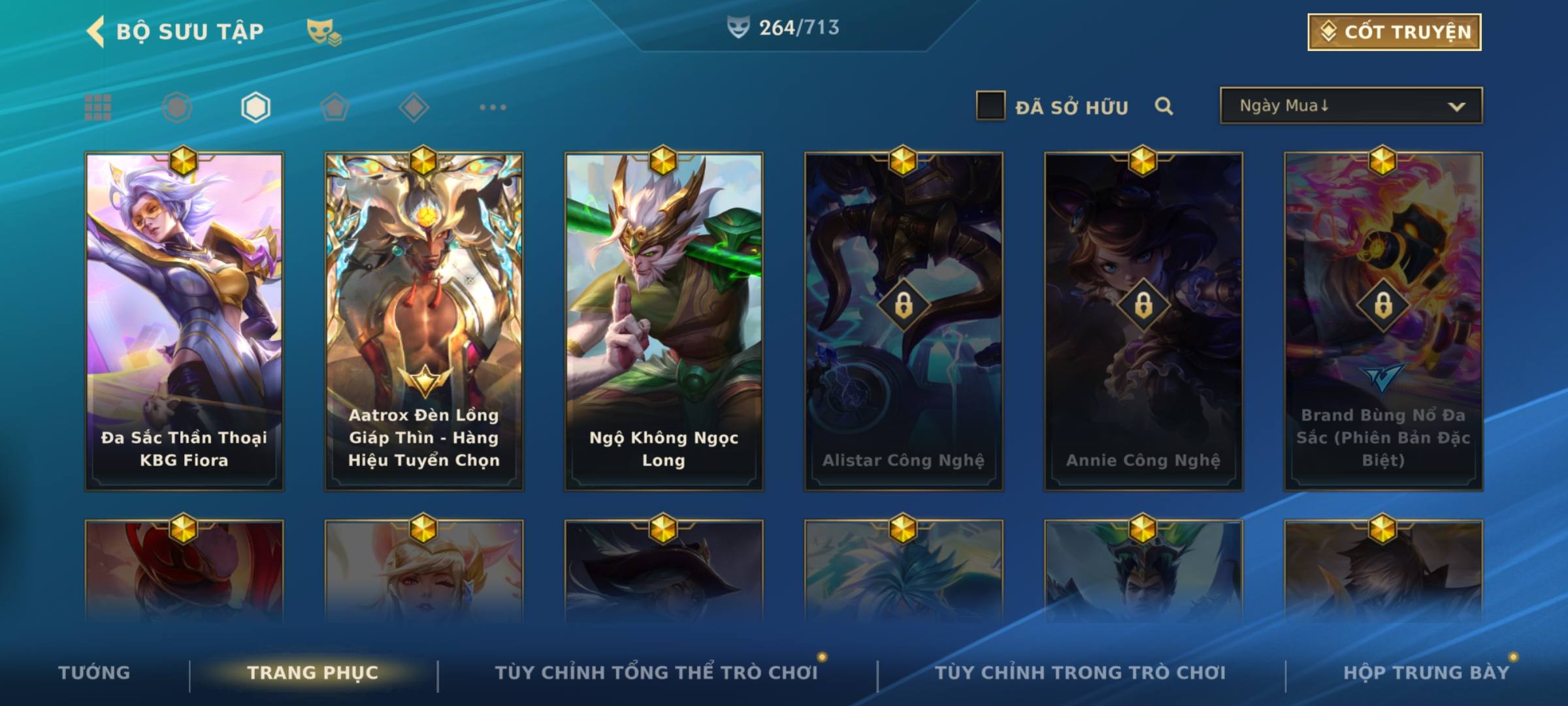The width and height of the screenshot is (1568, 706).
Task: Choose the pentagon rarity filter
Action: tap(335, 107)
